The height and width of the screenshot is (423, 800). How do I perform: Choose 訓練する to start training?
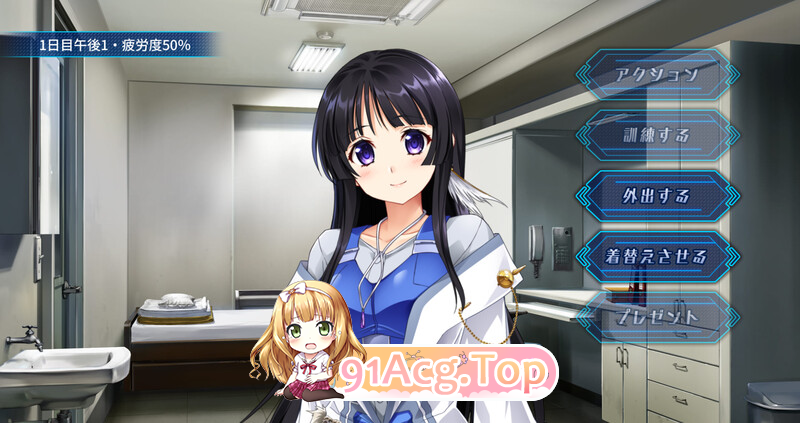[656, 134]
